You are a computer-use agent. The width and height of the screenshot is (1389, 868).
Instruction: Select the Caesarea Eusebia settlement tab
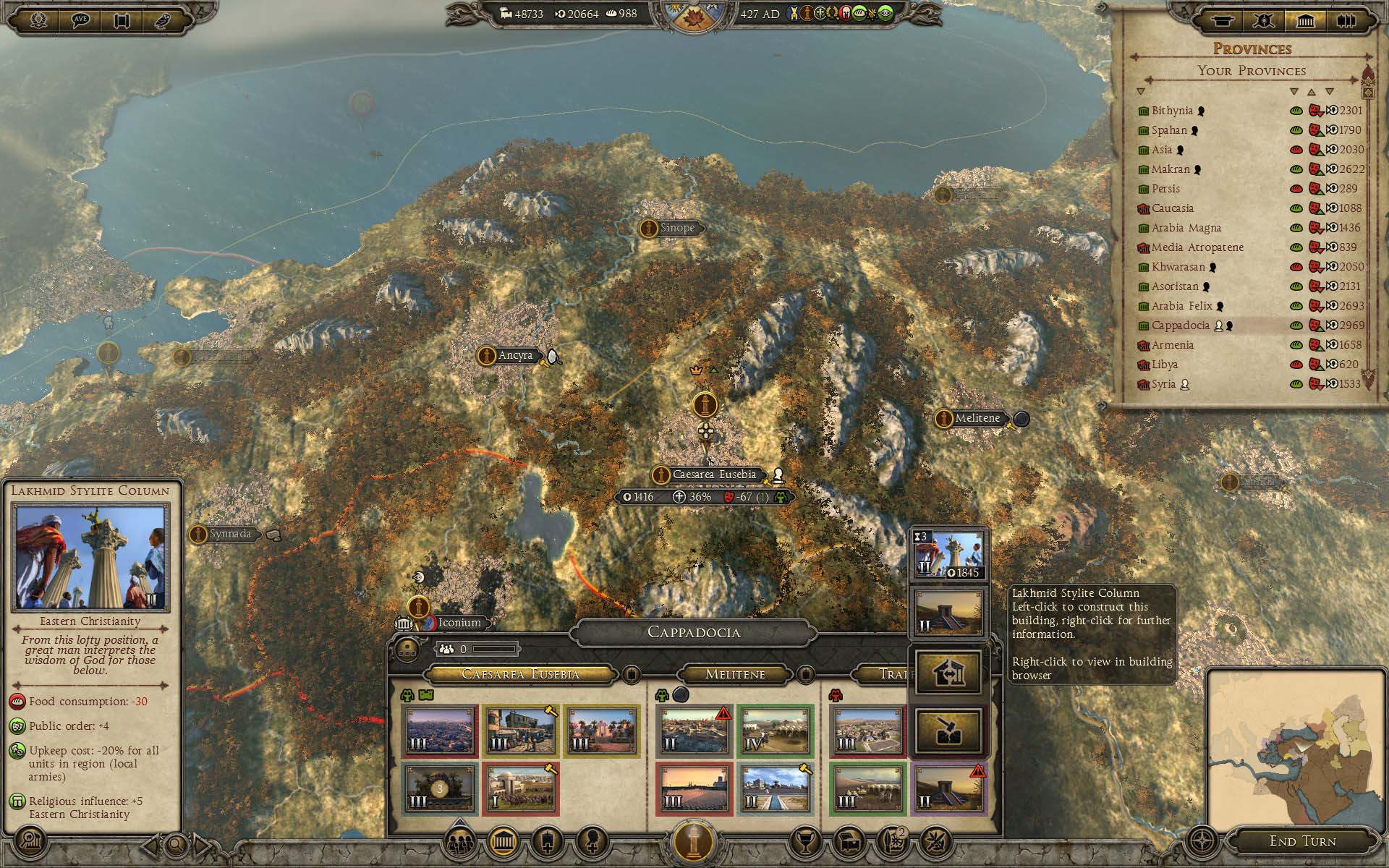[x=520, y=674]
